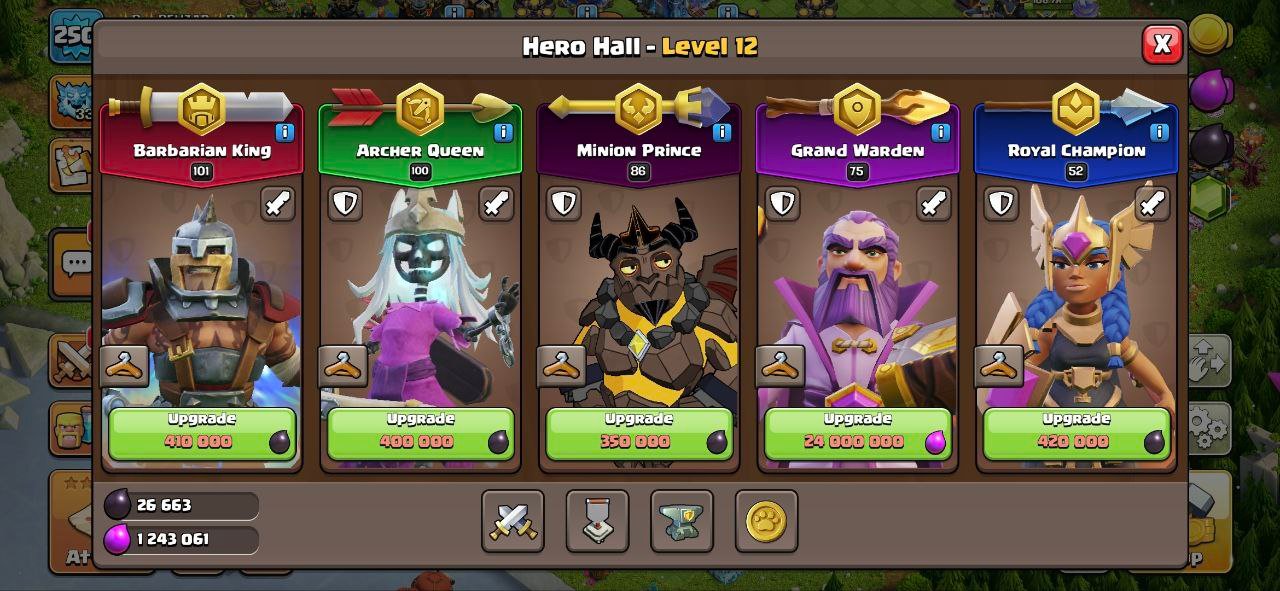Open Barbarian King skin wardrobe
Screen dimensions: 1280x591
click(x=124, y=367)
